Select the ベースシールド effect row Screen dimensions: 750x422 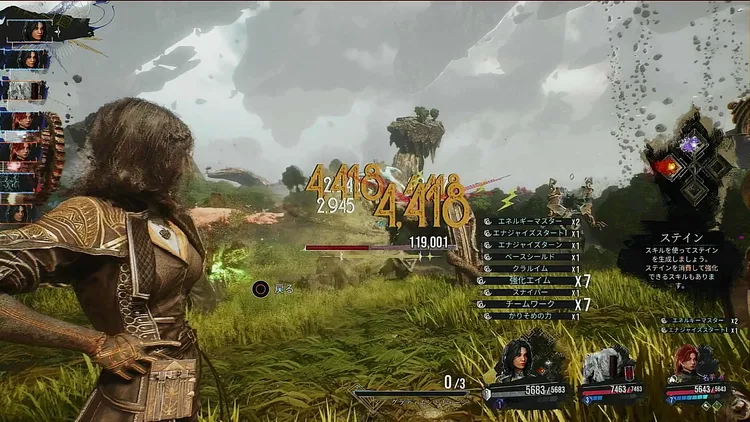[530, 257]
